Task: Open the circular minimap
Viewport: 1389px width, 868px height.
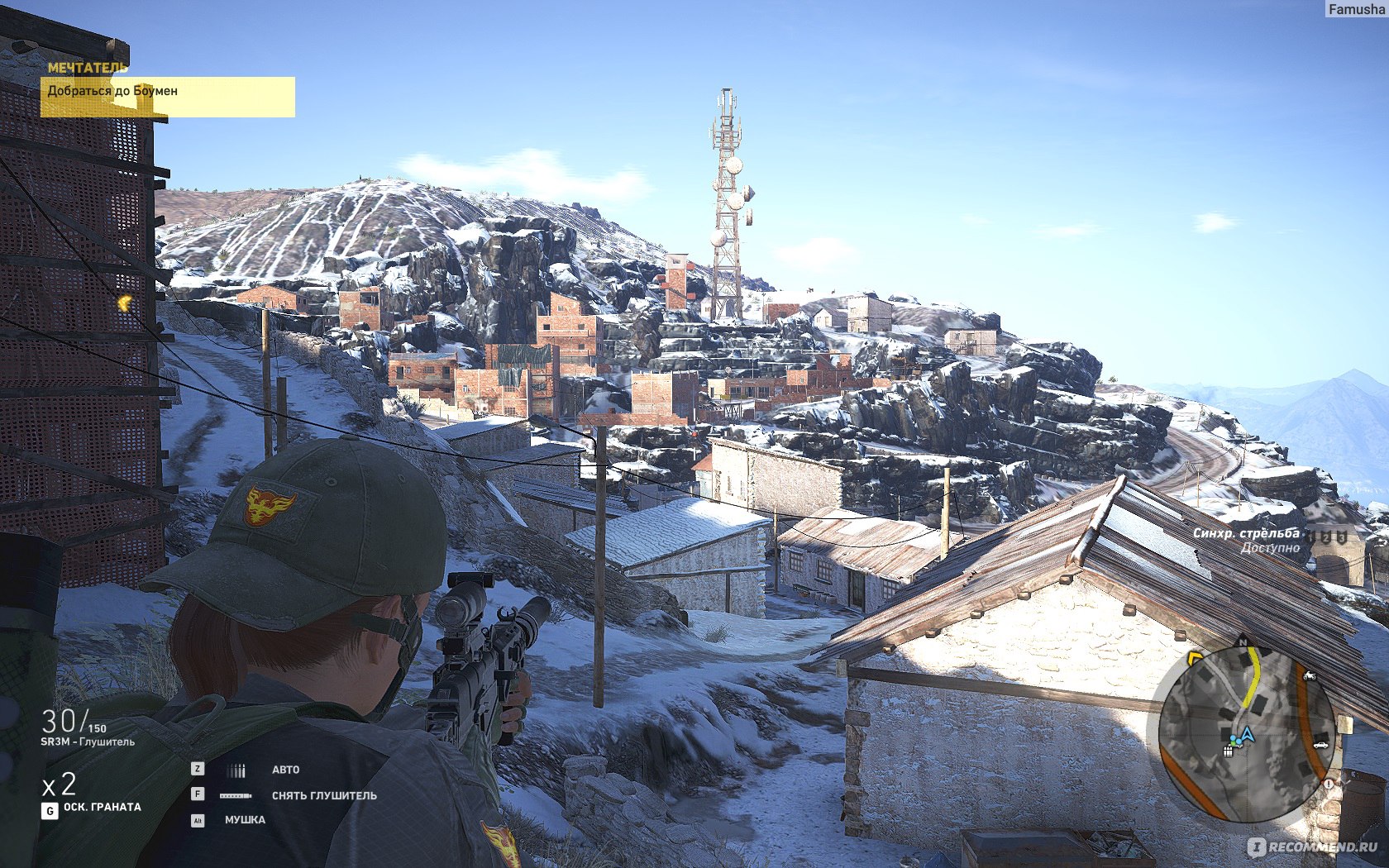Action: [1247, 734]
